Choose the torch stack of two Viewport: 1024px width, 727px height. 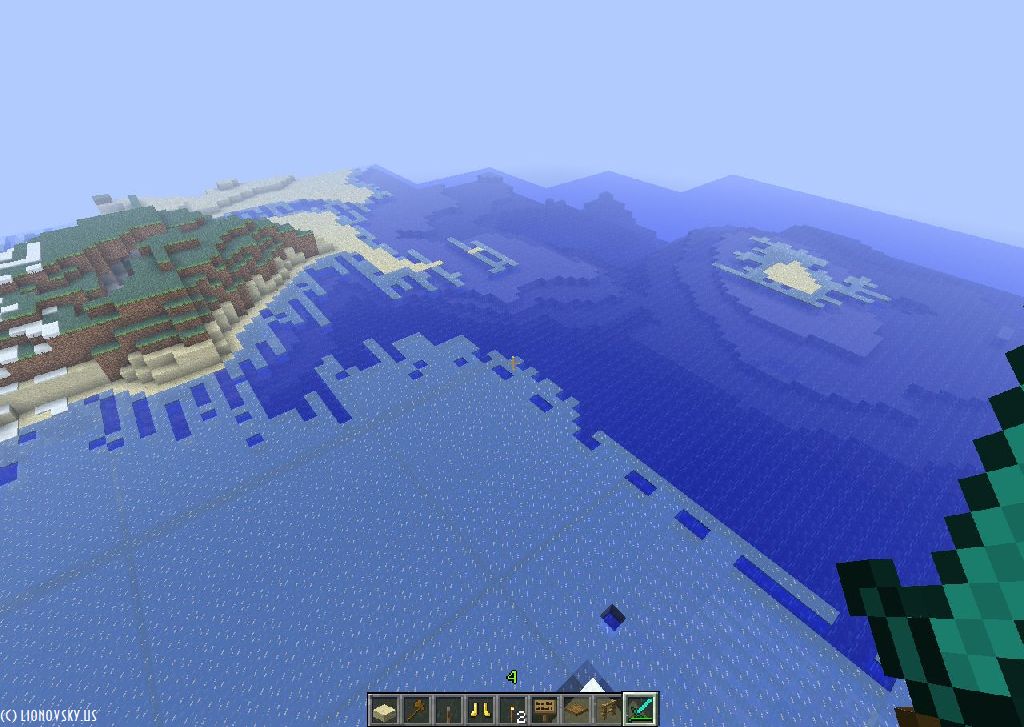click(x=513, y=710)
